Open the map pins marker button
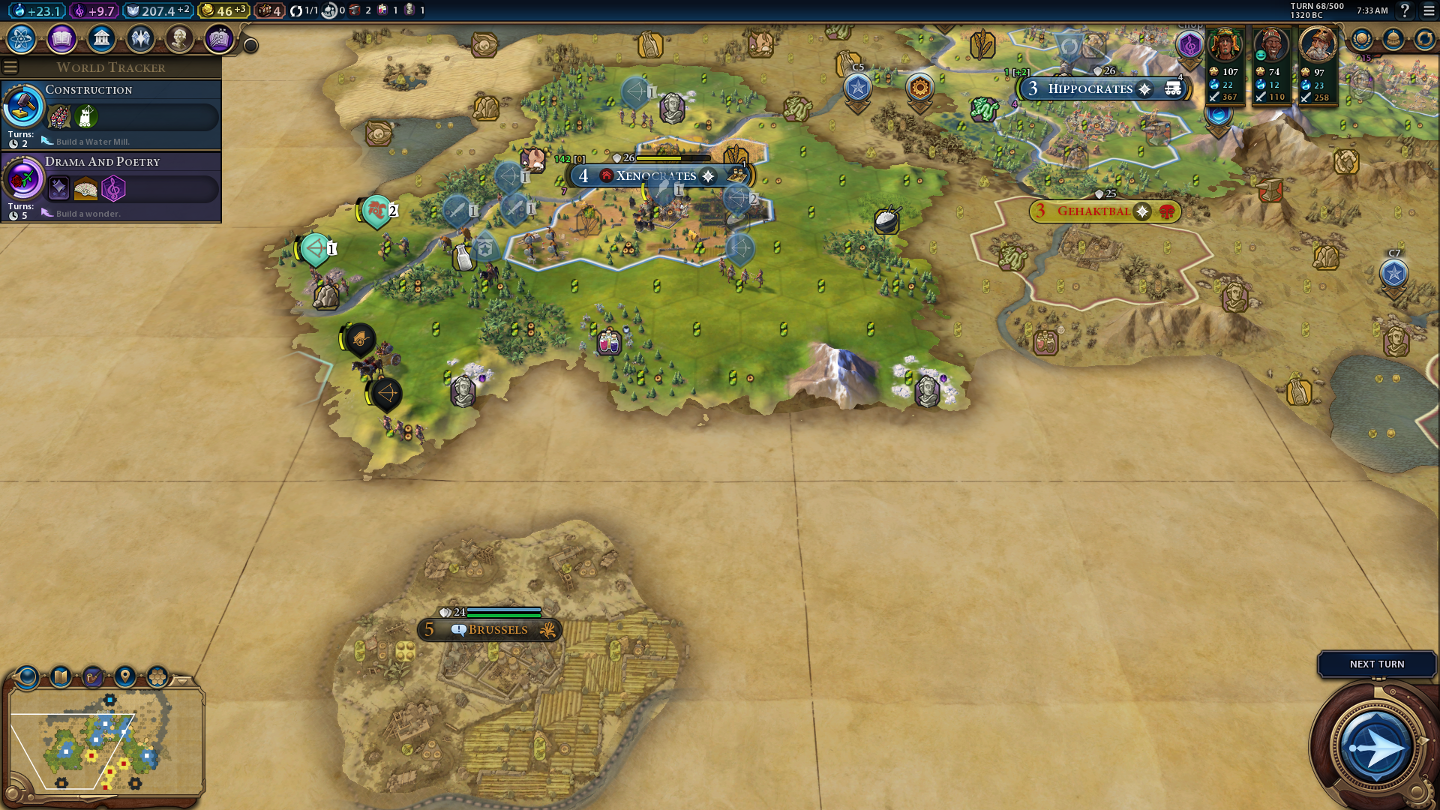 (x=125, y=677)
